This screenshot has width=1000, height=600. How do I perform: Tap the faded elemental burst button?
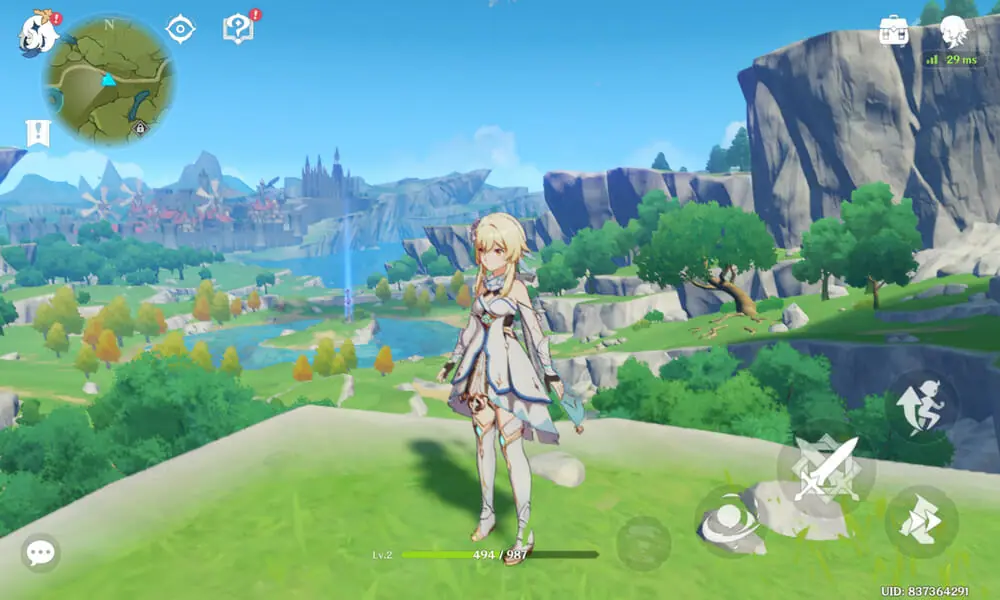click(643, 544)
